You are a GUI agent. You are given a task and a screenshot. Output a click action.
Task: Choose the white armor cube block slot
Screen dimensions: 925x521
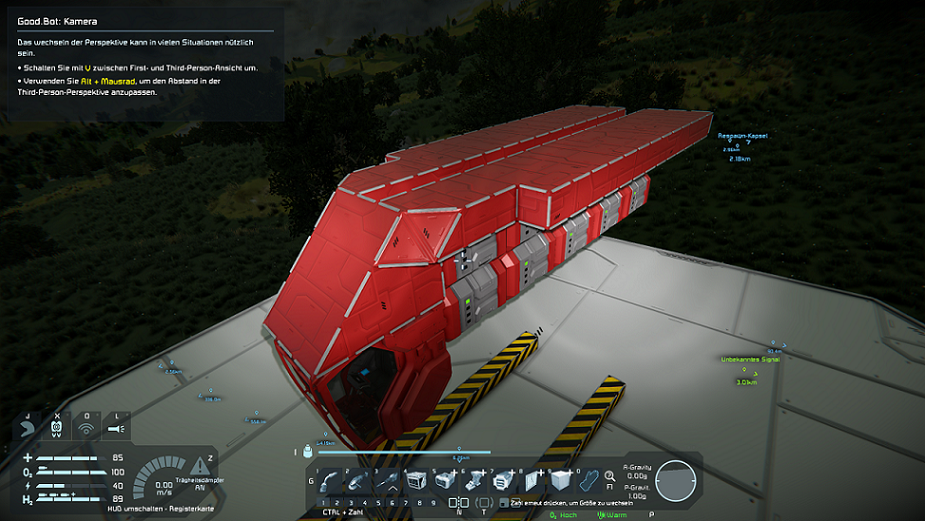560,481
